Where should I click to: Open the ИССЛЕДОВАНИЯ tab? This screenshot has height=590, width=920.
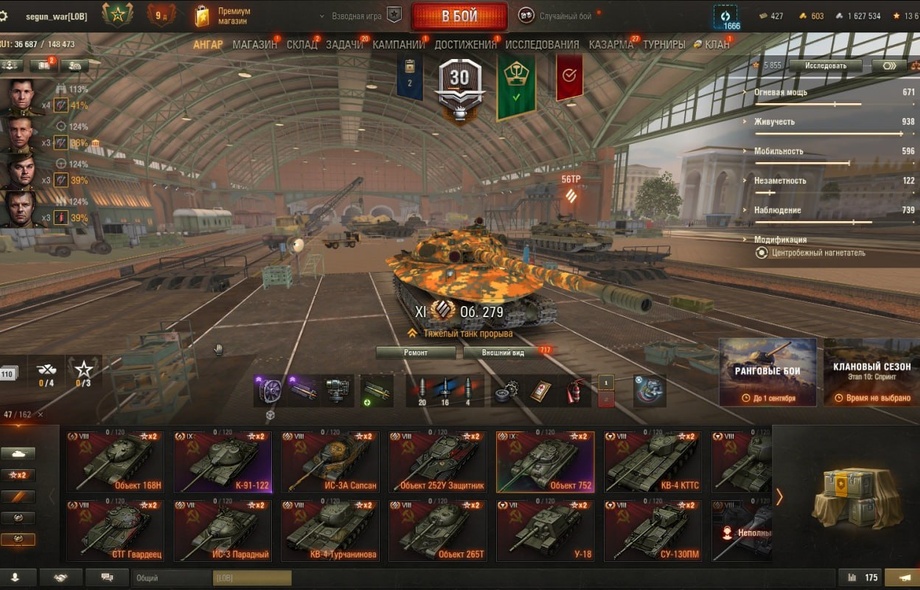(x=542, y=45)
